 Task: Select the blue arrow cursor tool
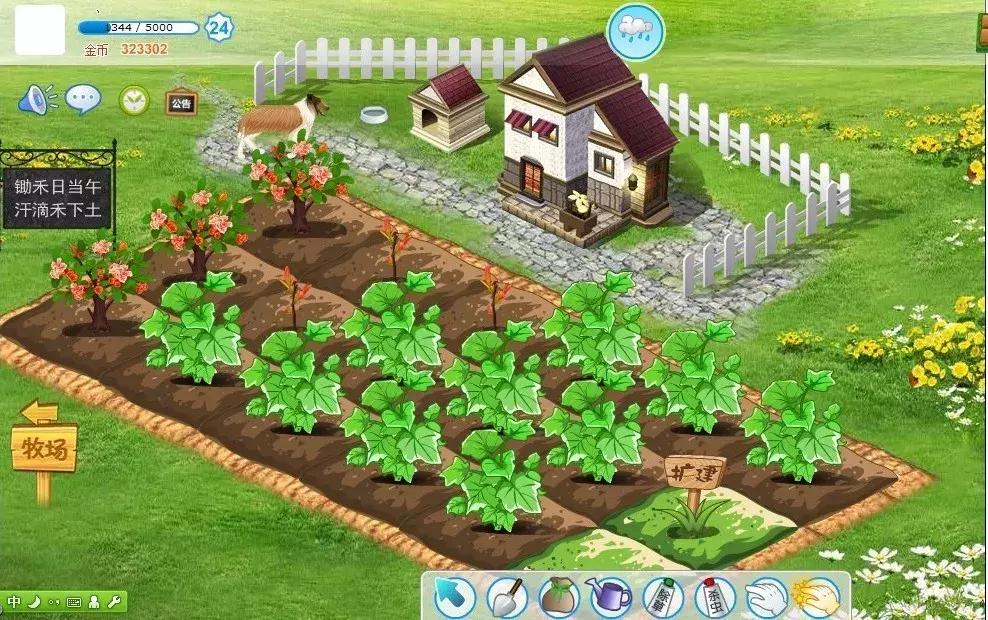tap(454, 597)
